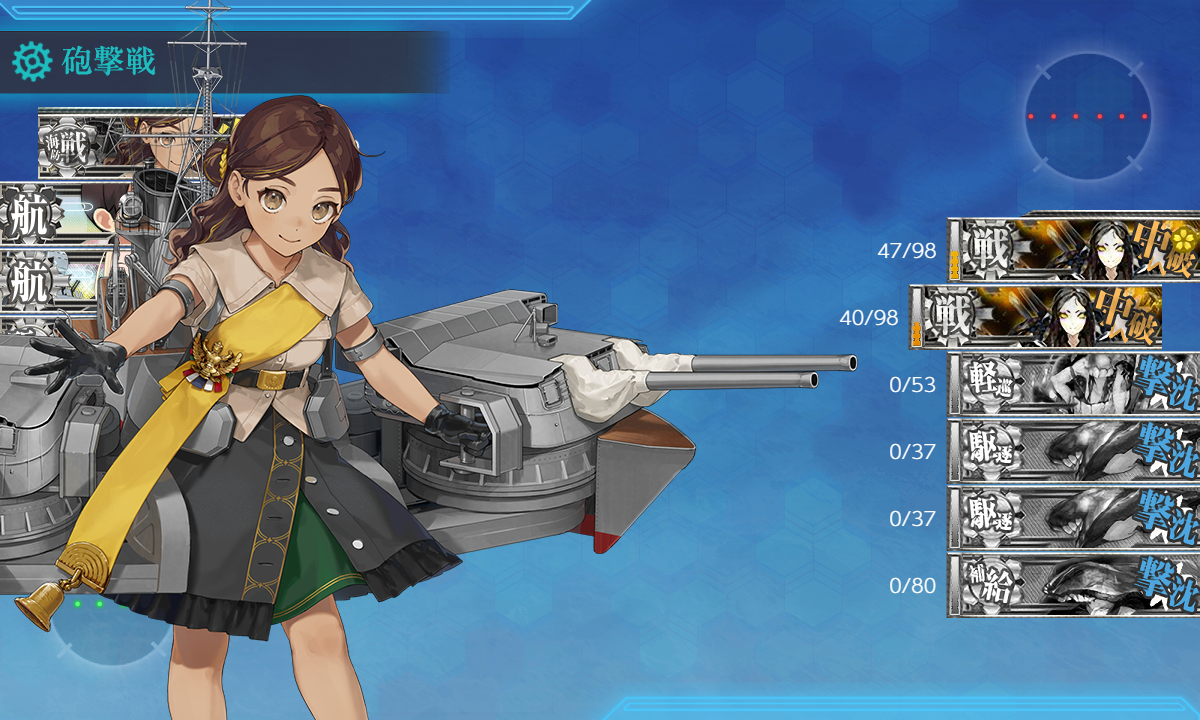Click the sunk light cruiser banner
This screenshot has height=720, width=1200.
click(x=1072, y=384)
